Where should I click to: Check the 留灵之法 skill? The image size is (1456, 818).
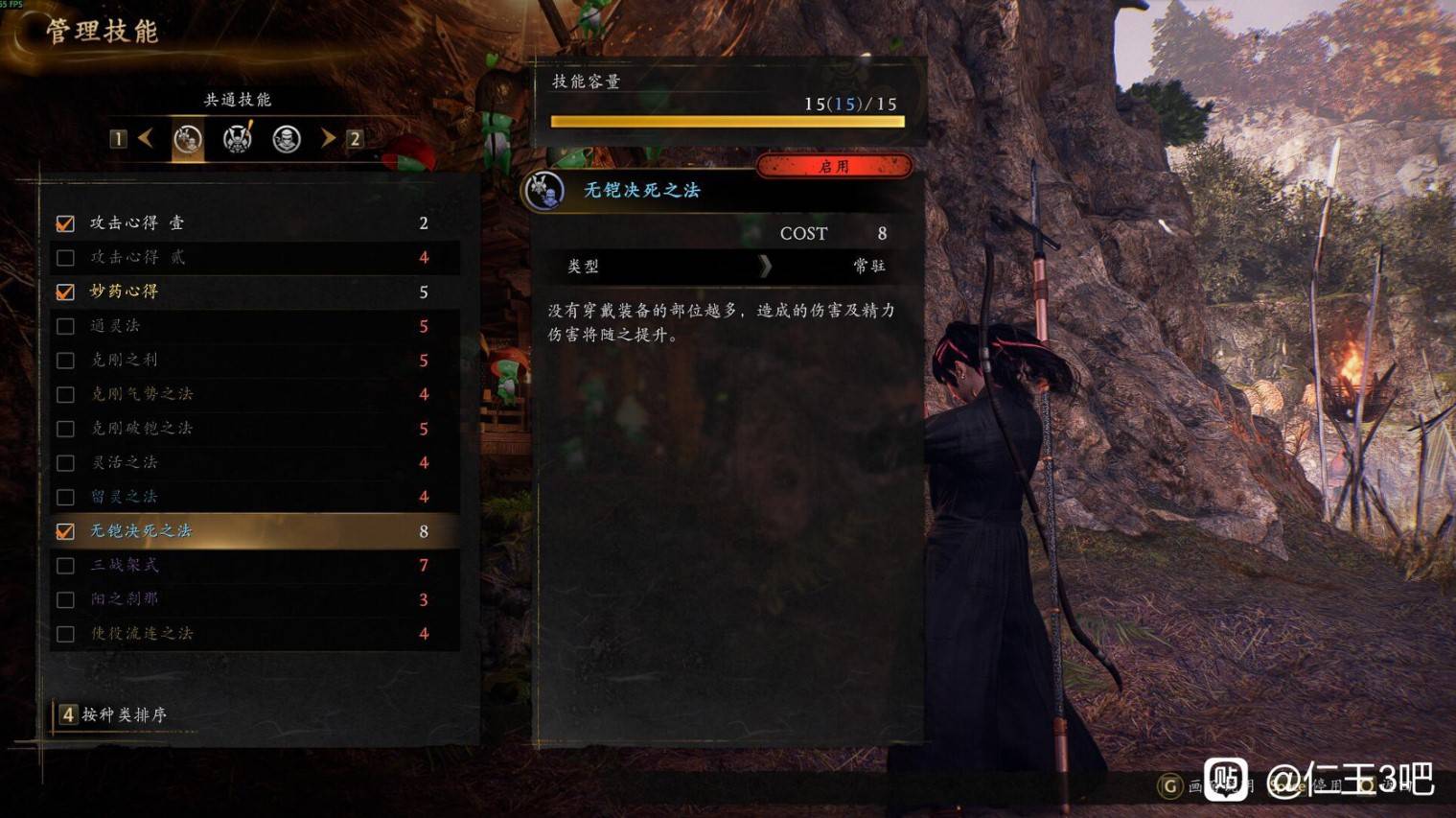65,497
